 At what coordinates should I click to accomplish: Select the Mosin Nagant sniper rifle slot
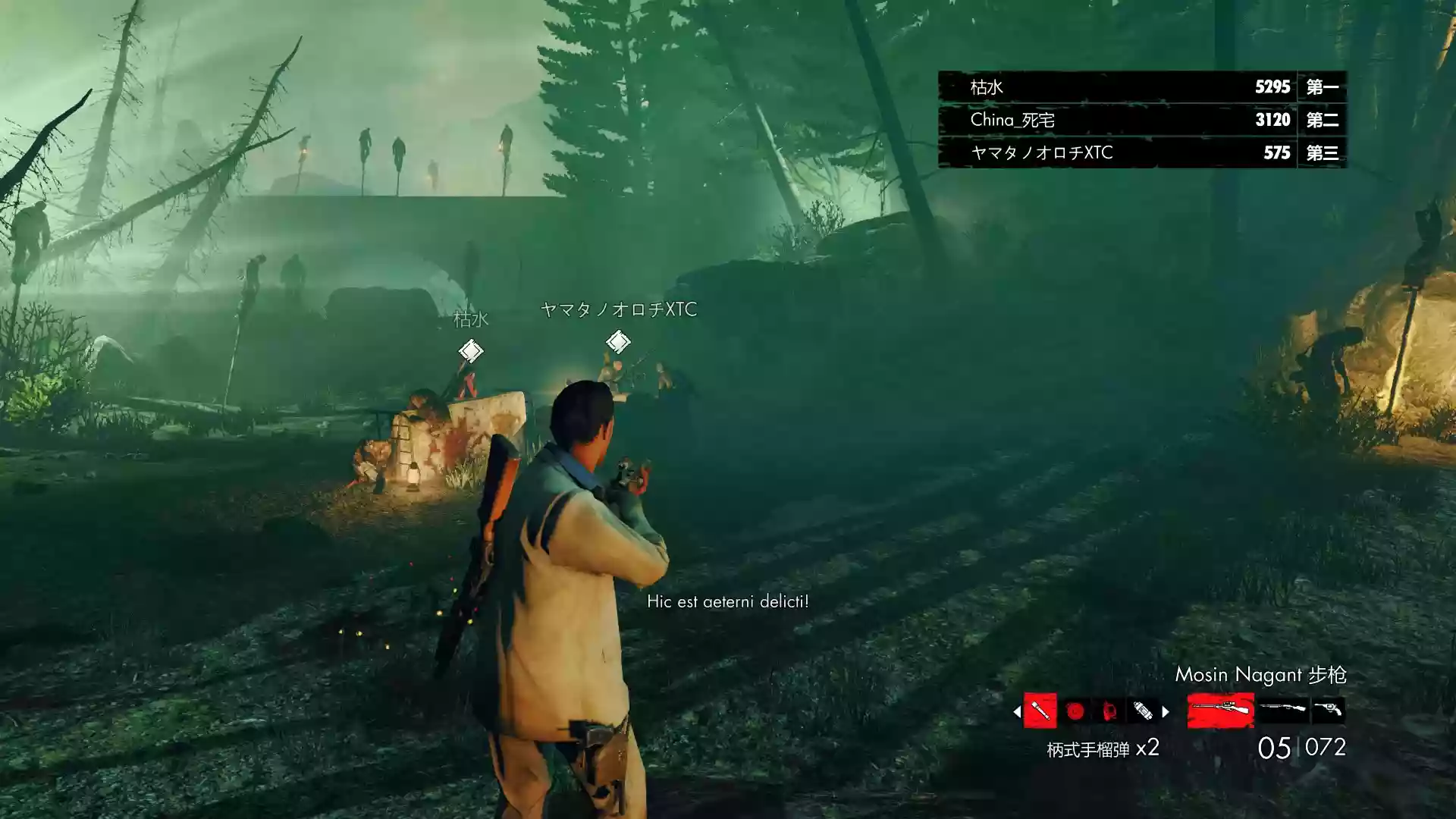1220,711
